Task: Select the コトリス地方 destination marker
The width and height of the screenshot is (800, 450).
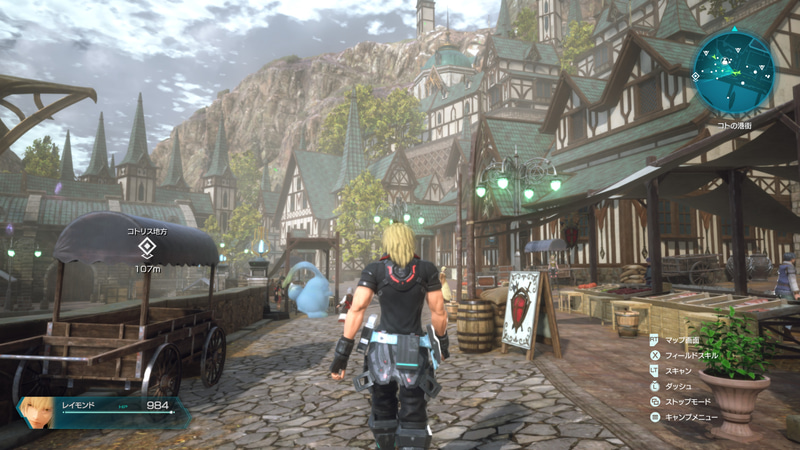Action: 147,248
